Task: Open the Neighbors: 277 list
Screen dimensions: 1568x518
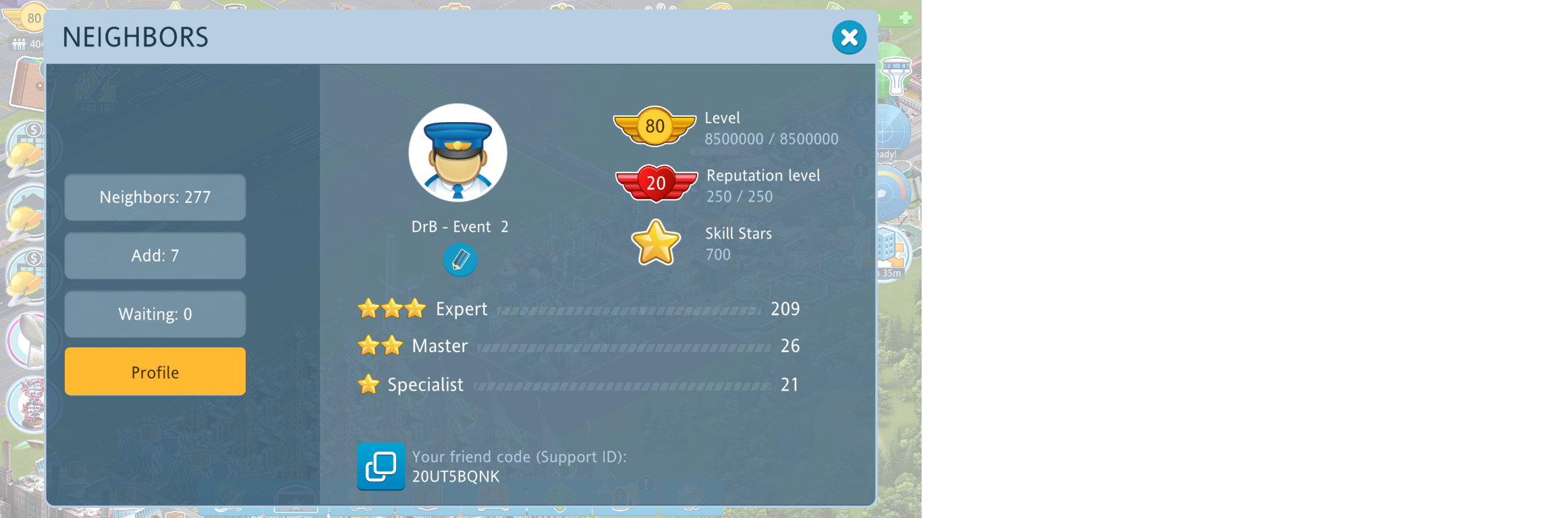Action: pos(155,197)
